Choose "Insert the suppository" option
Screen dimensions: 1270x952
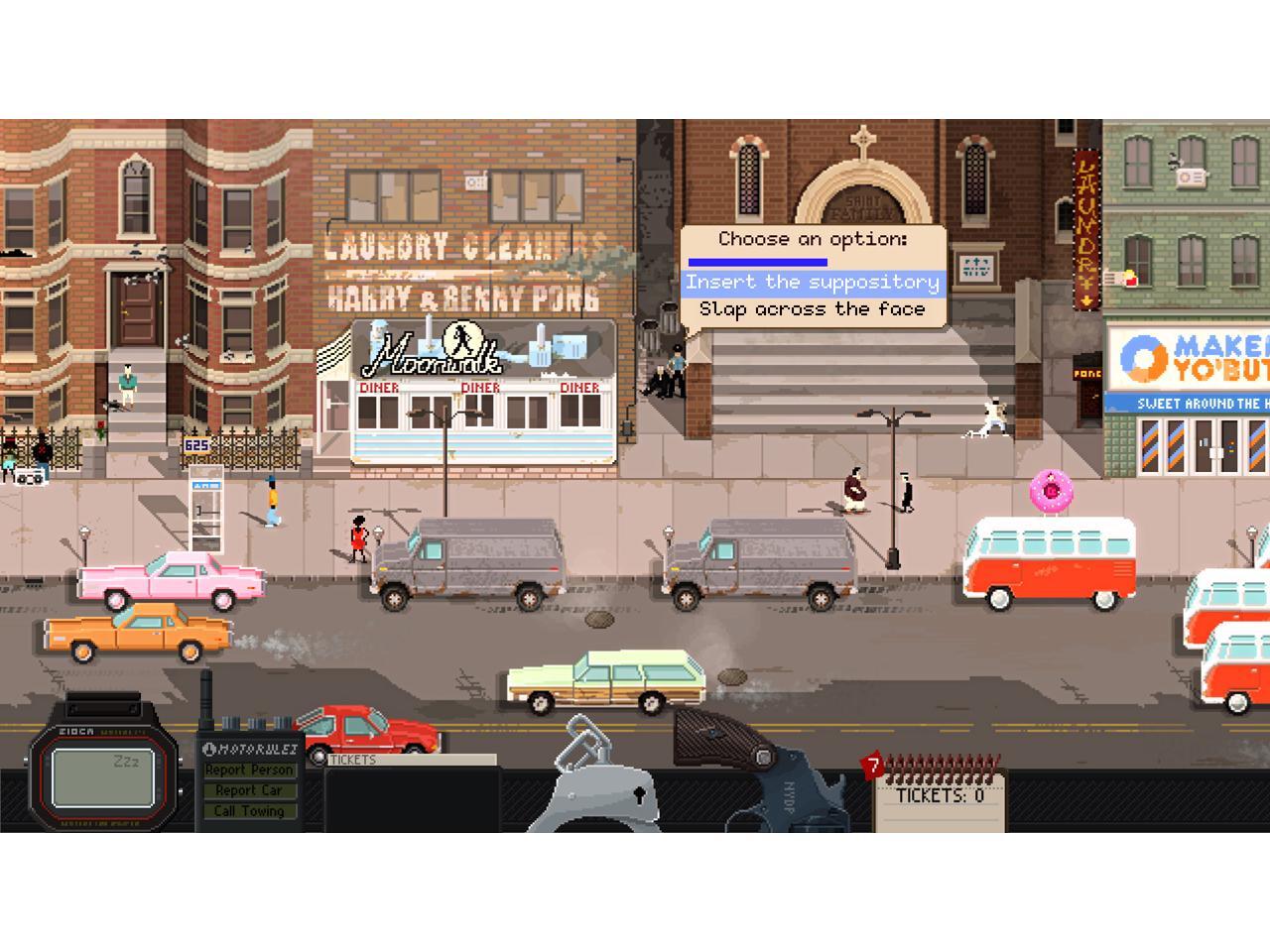(x=812, y=283)
